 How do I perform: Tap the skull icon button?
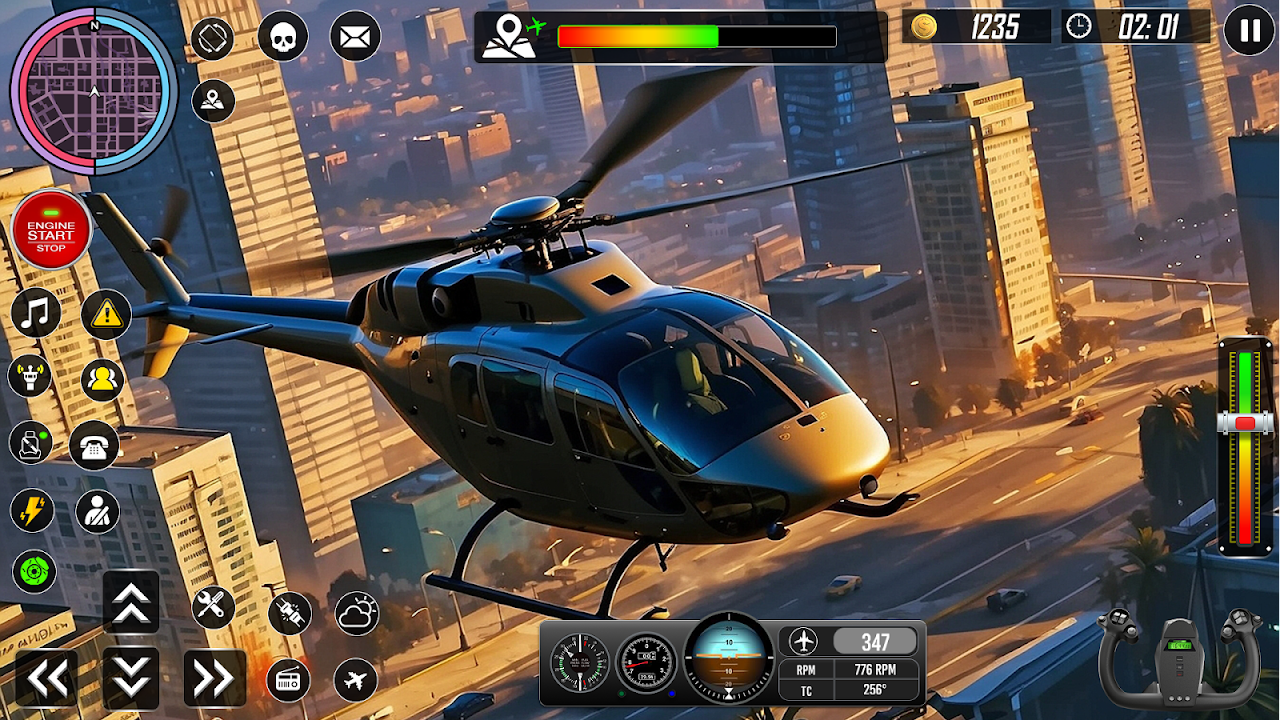pos(283,38)
